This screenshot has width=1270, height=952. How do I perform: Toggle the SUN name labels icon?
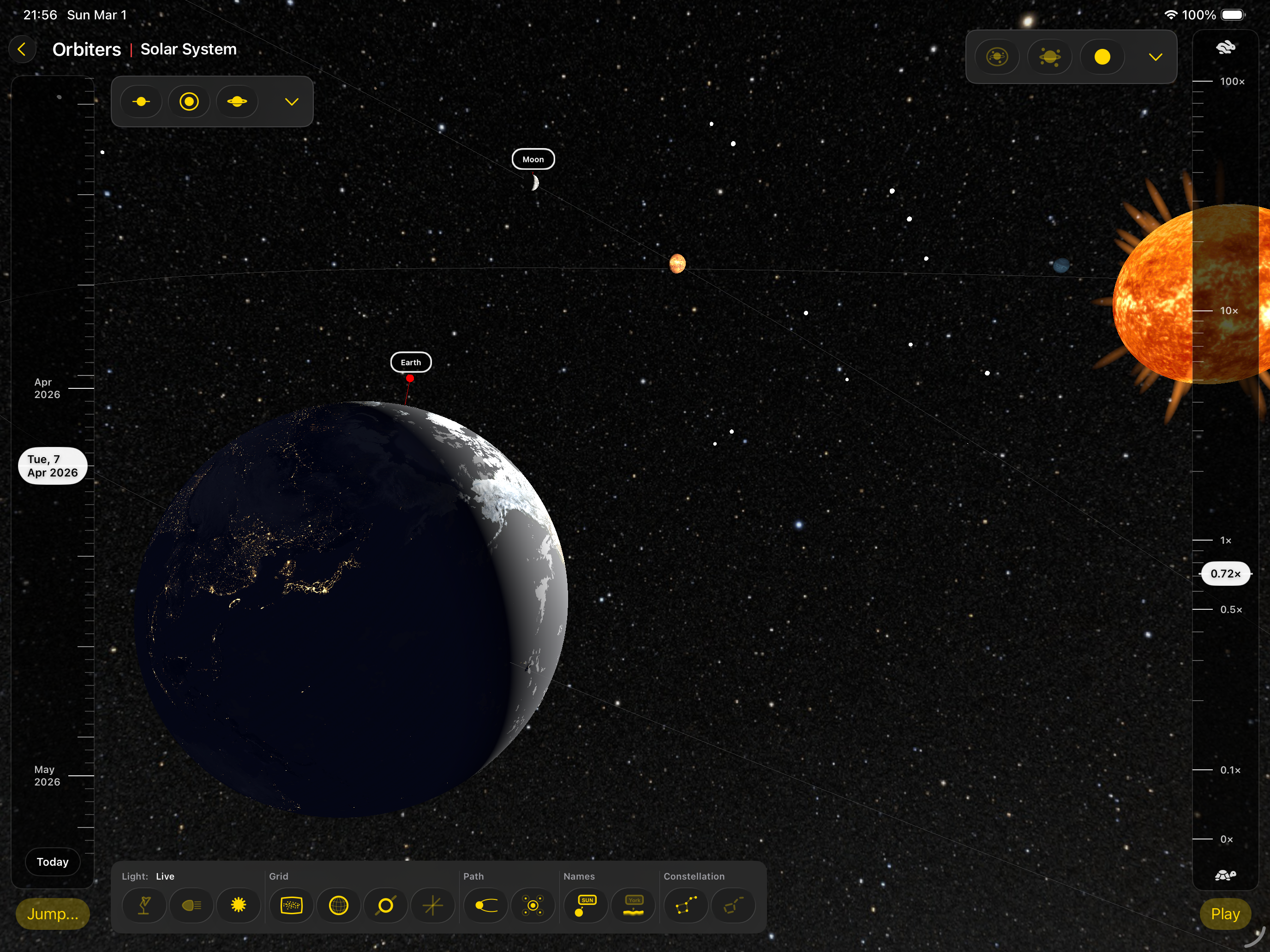click(586, 905)
